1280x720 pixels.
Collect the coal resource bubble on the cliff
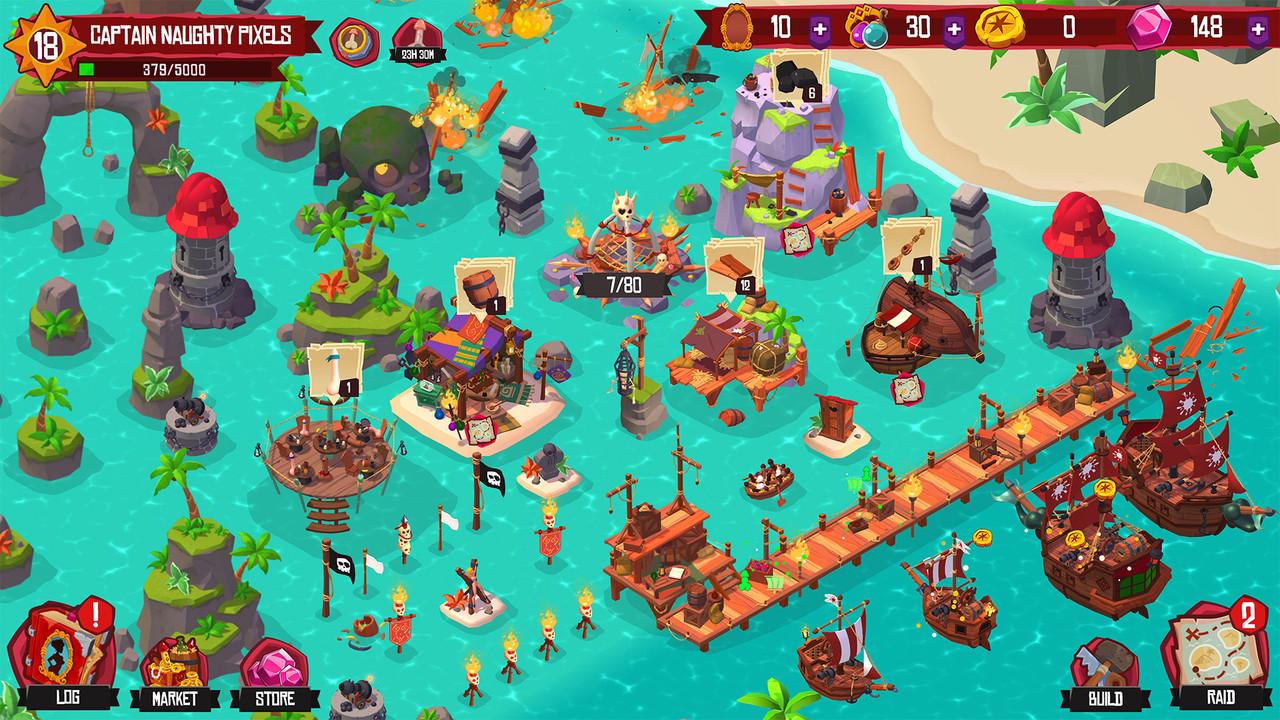point(797,78)
